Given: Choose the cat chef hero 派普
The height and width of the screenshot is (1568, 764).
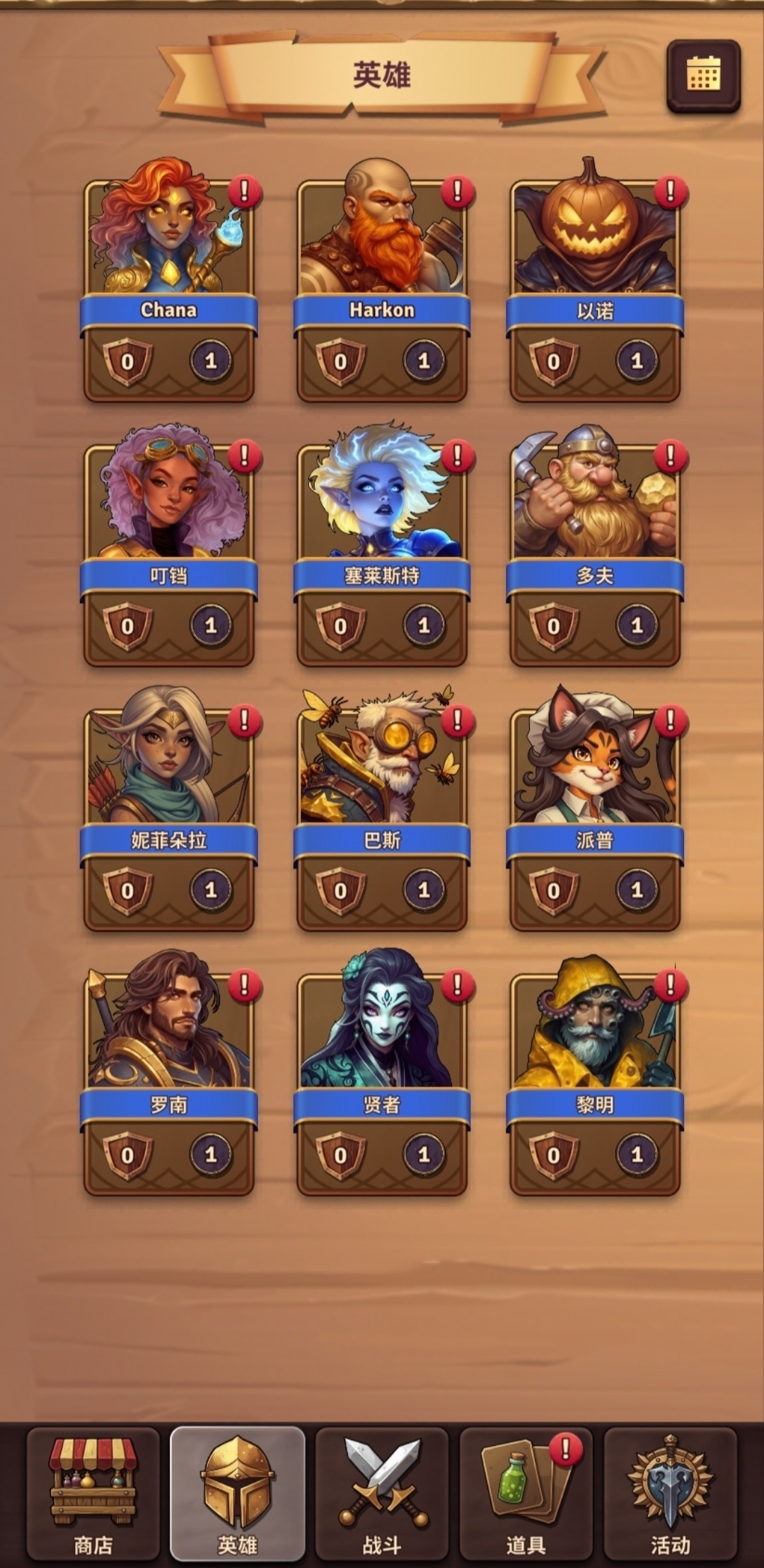Looking at the screenshot, I should click(595, 813).
